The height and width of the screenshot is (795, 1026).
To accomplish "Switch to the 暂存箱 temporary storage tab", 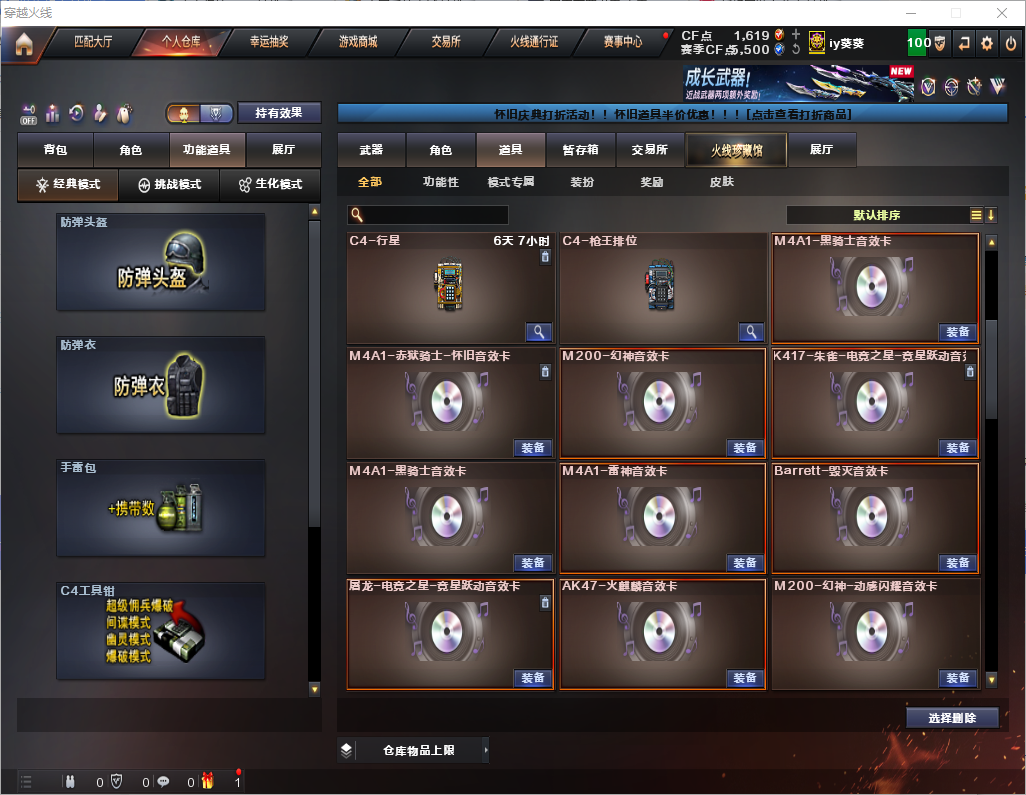I will (580, 150).
